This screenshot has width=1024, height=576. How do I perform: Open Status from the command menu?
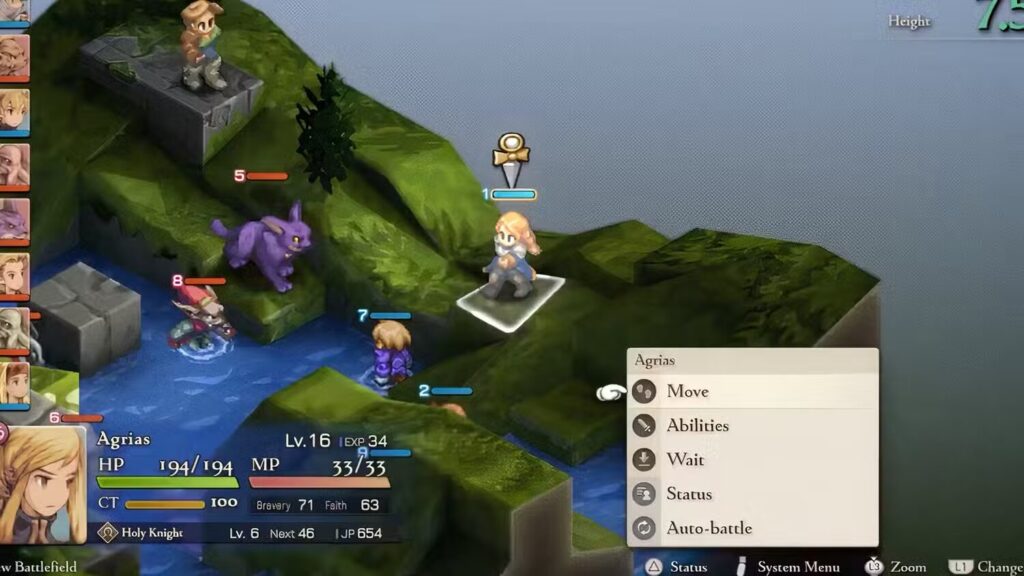click(x=689, y=493)
